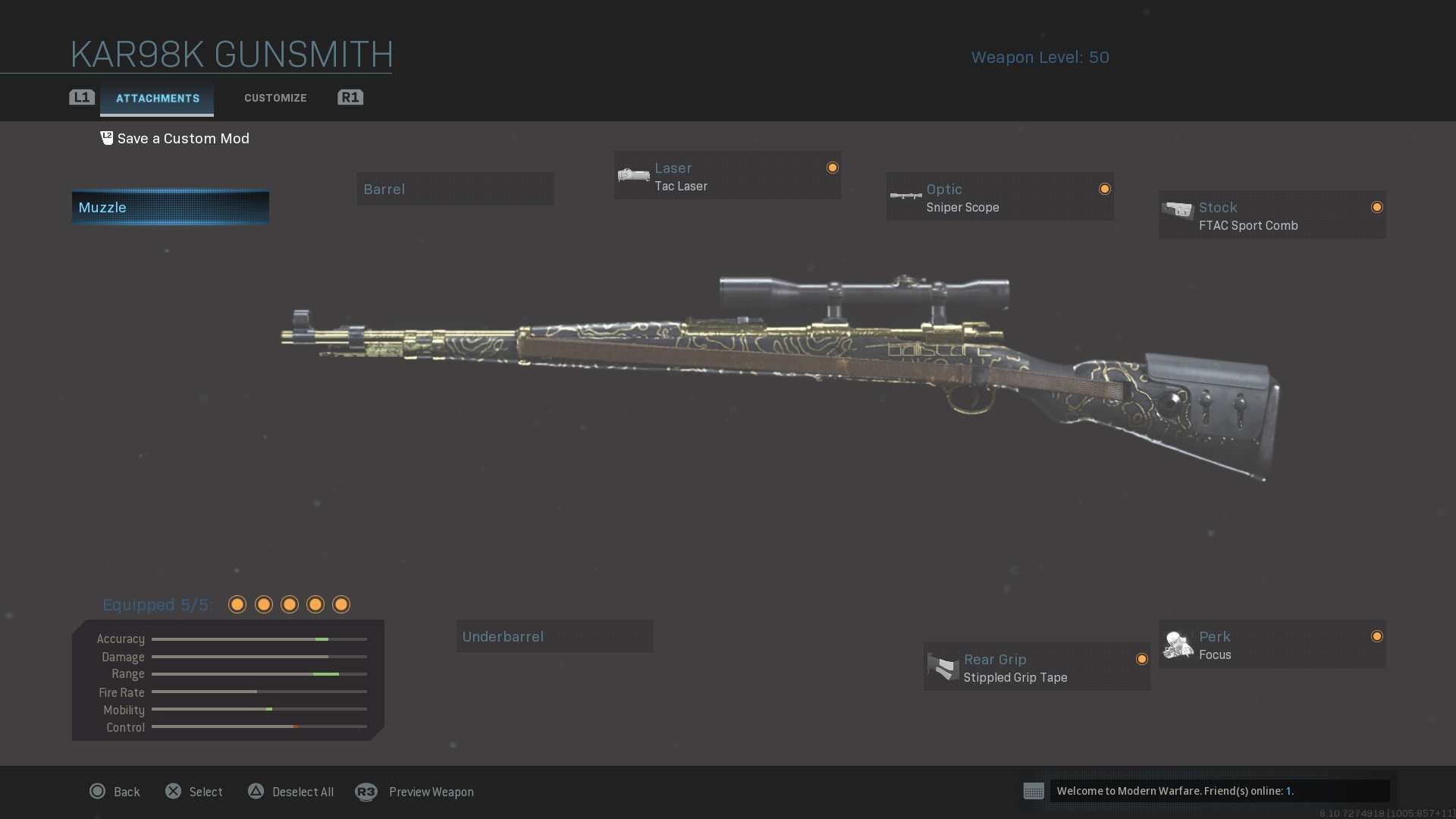Switch to the Attachments tab
The width and height of the screenshot is (1456, 819).
[x=157, y=99]
